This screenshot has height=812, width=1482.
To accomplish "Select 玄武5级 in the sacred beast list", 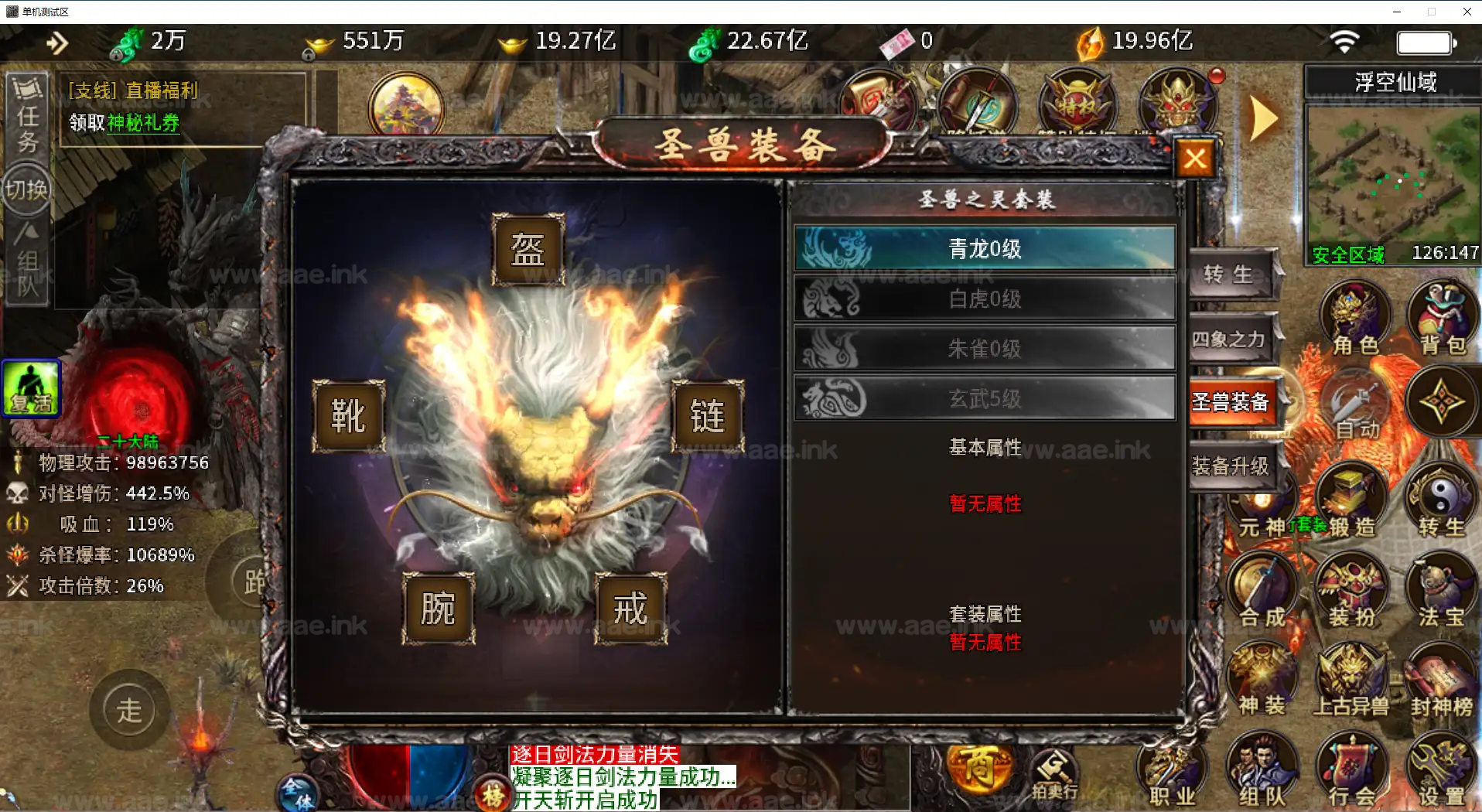I will pos(984,399).
